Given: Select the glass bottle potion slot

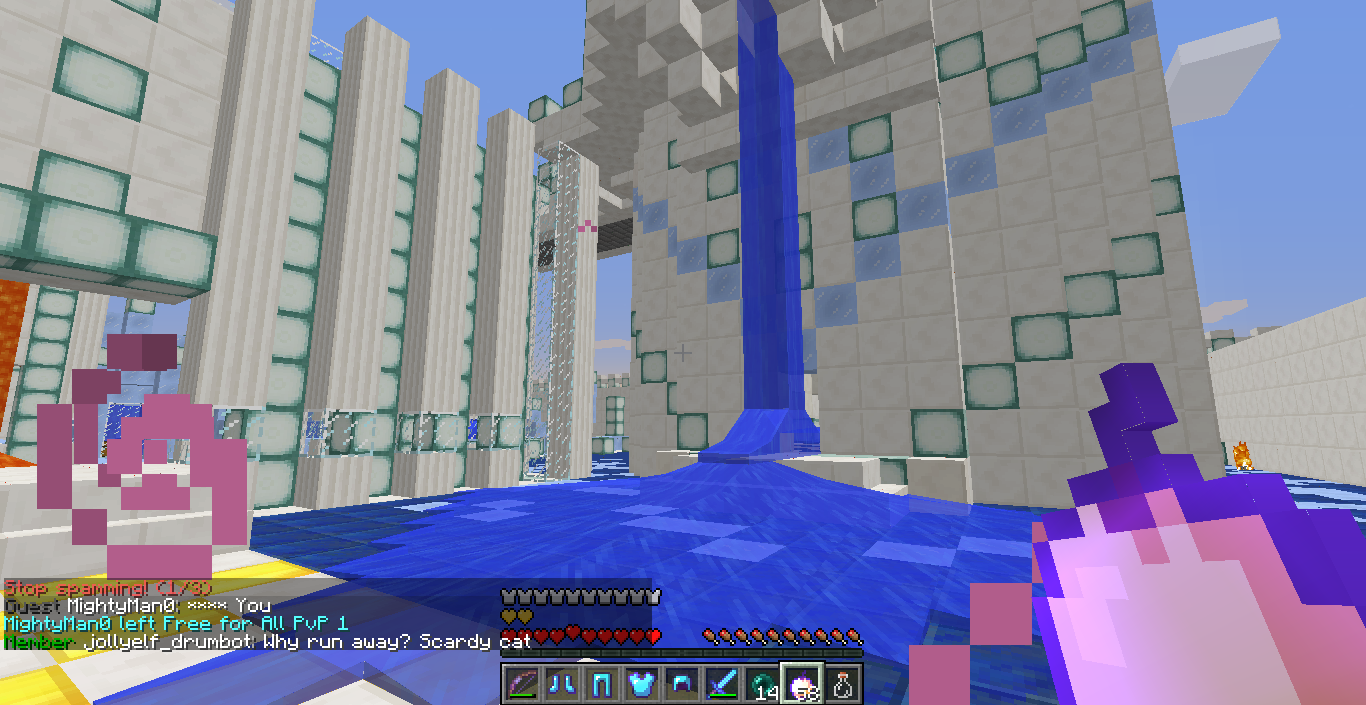Looking at the screenshot, I should (x=843, y=684).
